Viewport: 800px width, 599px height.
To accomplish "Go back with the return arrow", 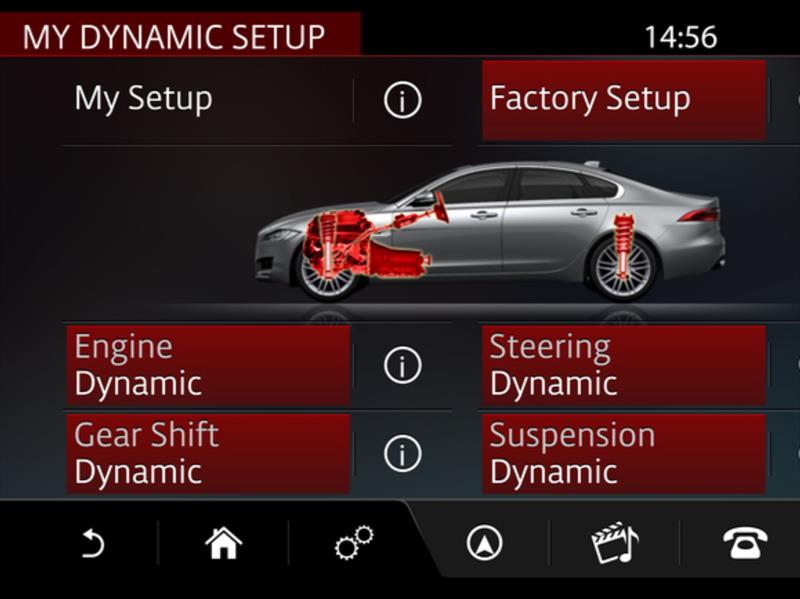I will tap(92, 544).
